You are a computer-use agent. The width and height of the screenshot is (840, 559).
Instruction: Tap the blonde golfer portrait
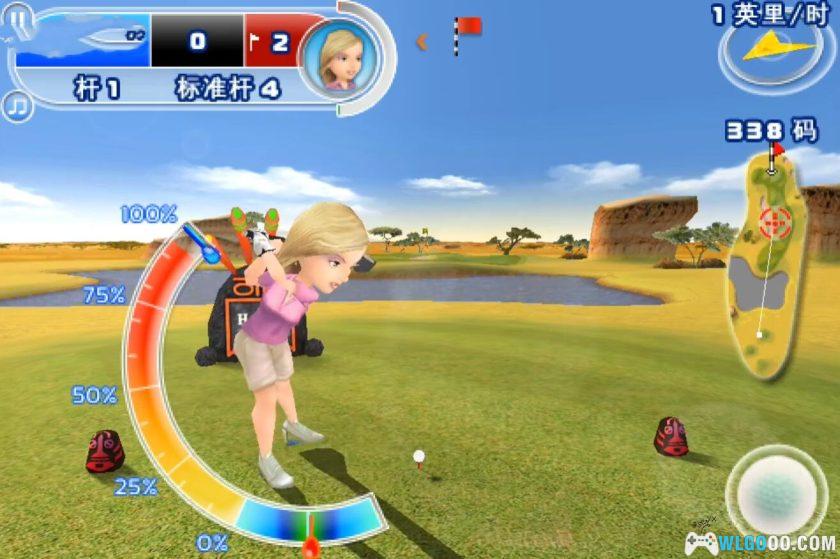click(339, 57)
